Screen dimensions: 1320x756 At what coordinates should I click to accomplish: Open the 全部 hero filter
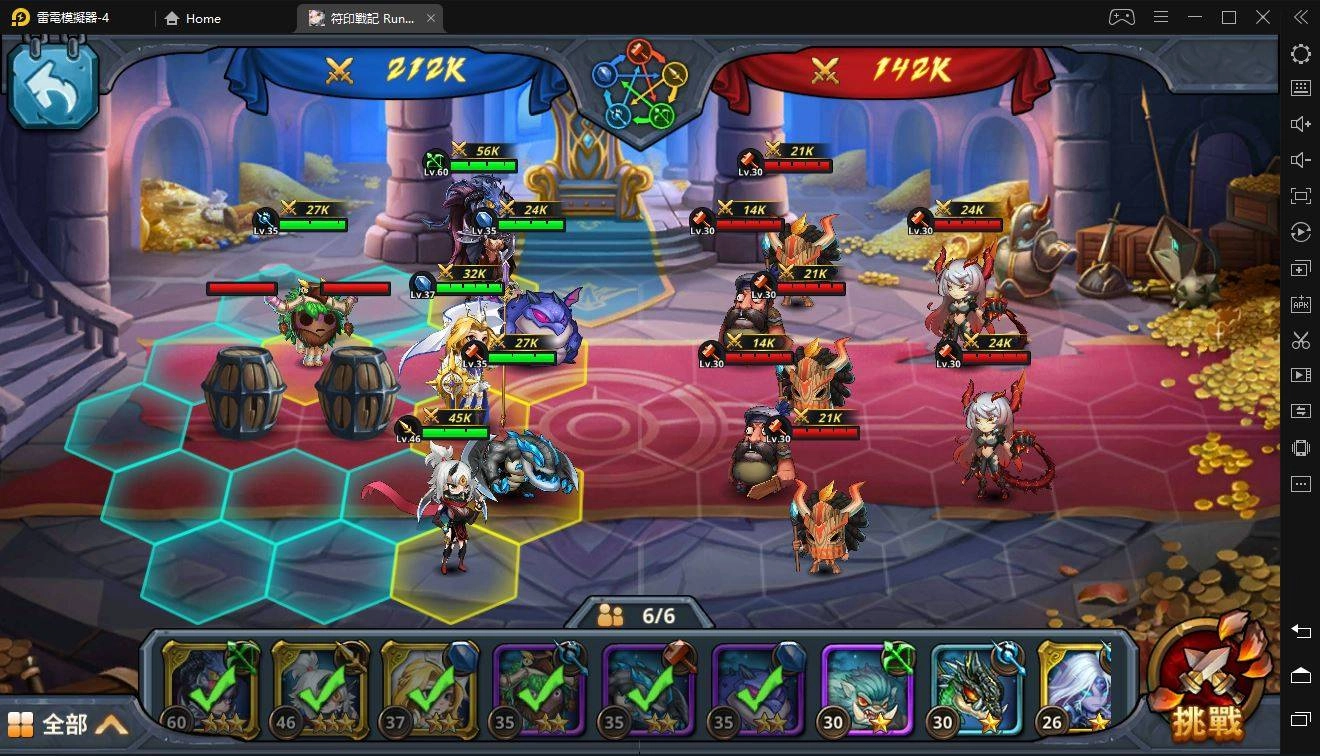pyautogui.click(x=68, y=723)
